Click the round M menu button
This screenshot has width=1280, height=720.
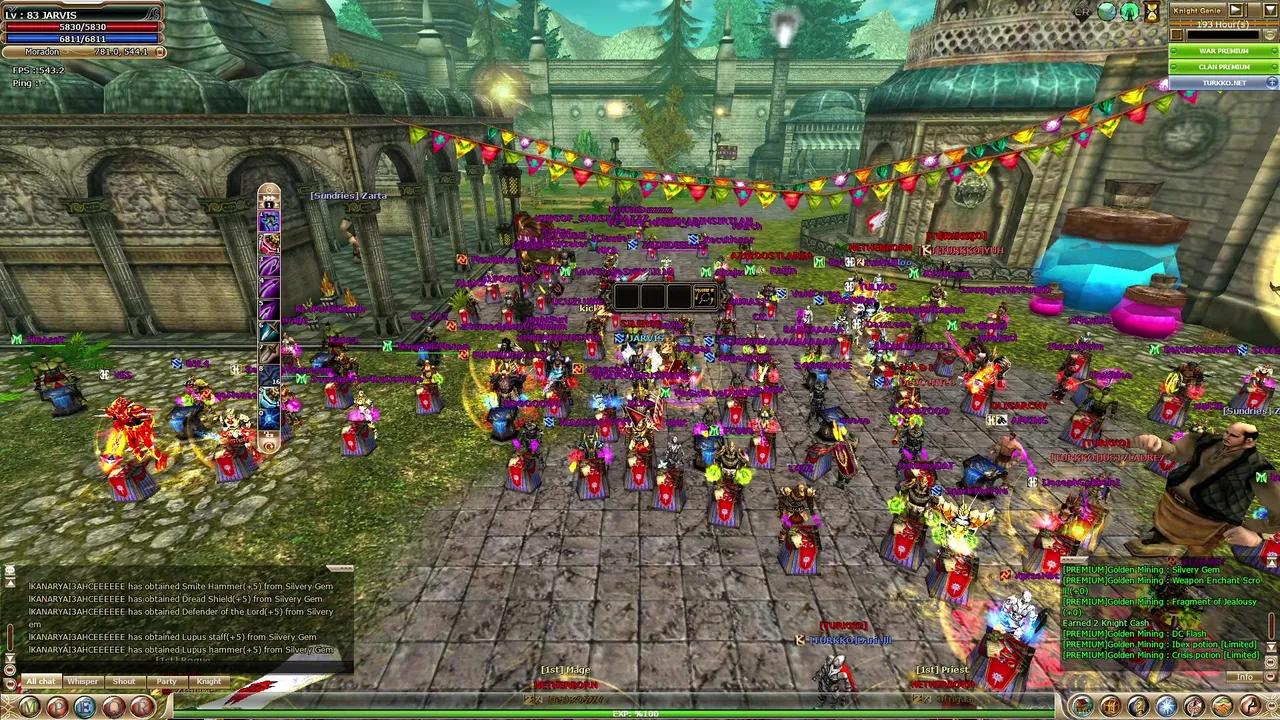click(x=29, y=707)
